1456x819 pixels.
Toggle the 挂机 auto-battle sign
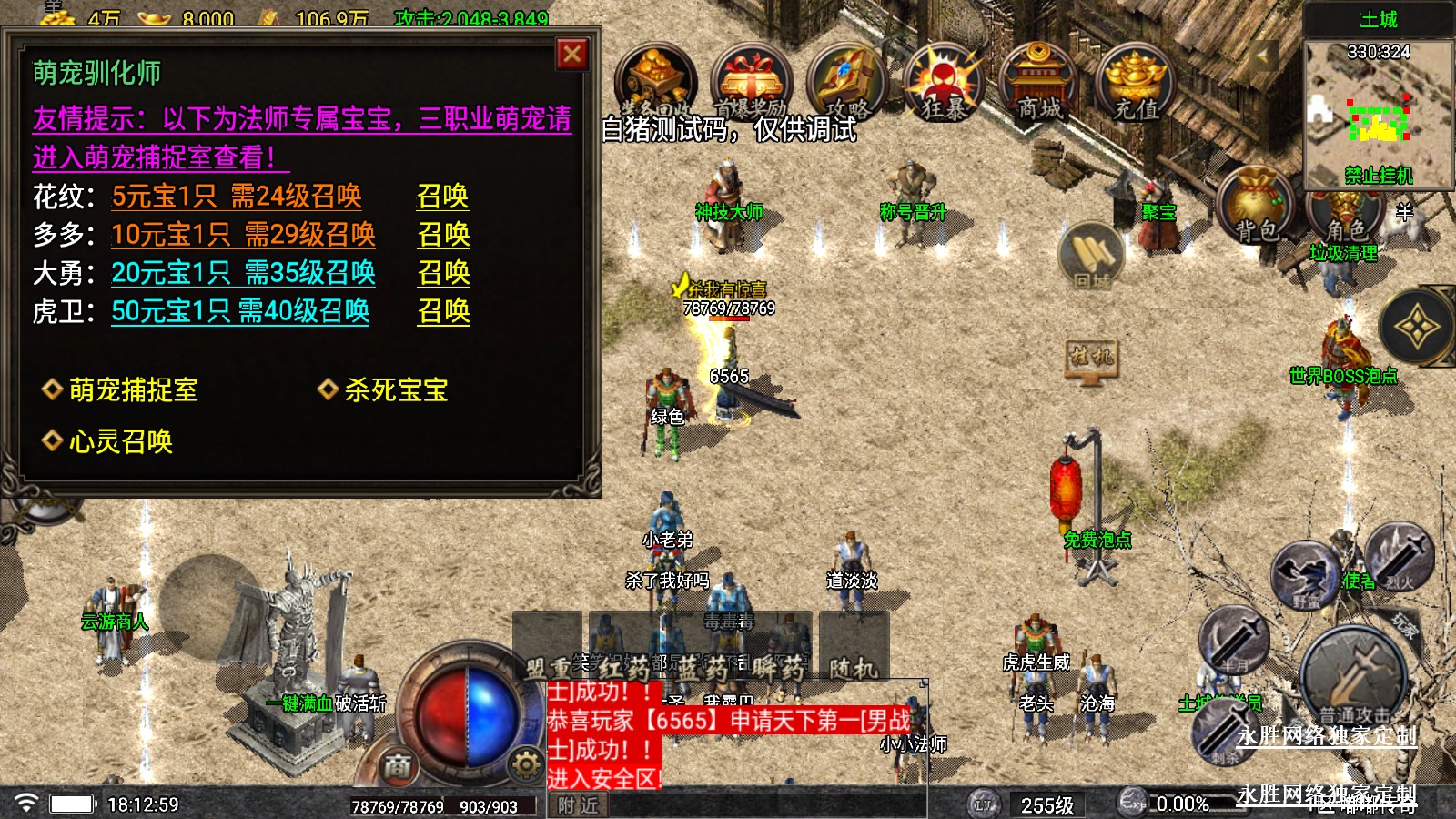1091,359
